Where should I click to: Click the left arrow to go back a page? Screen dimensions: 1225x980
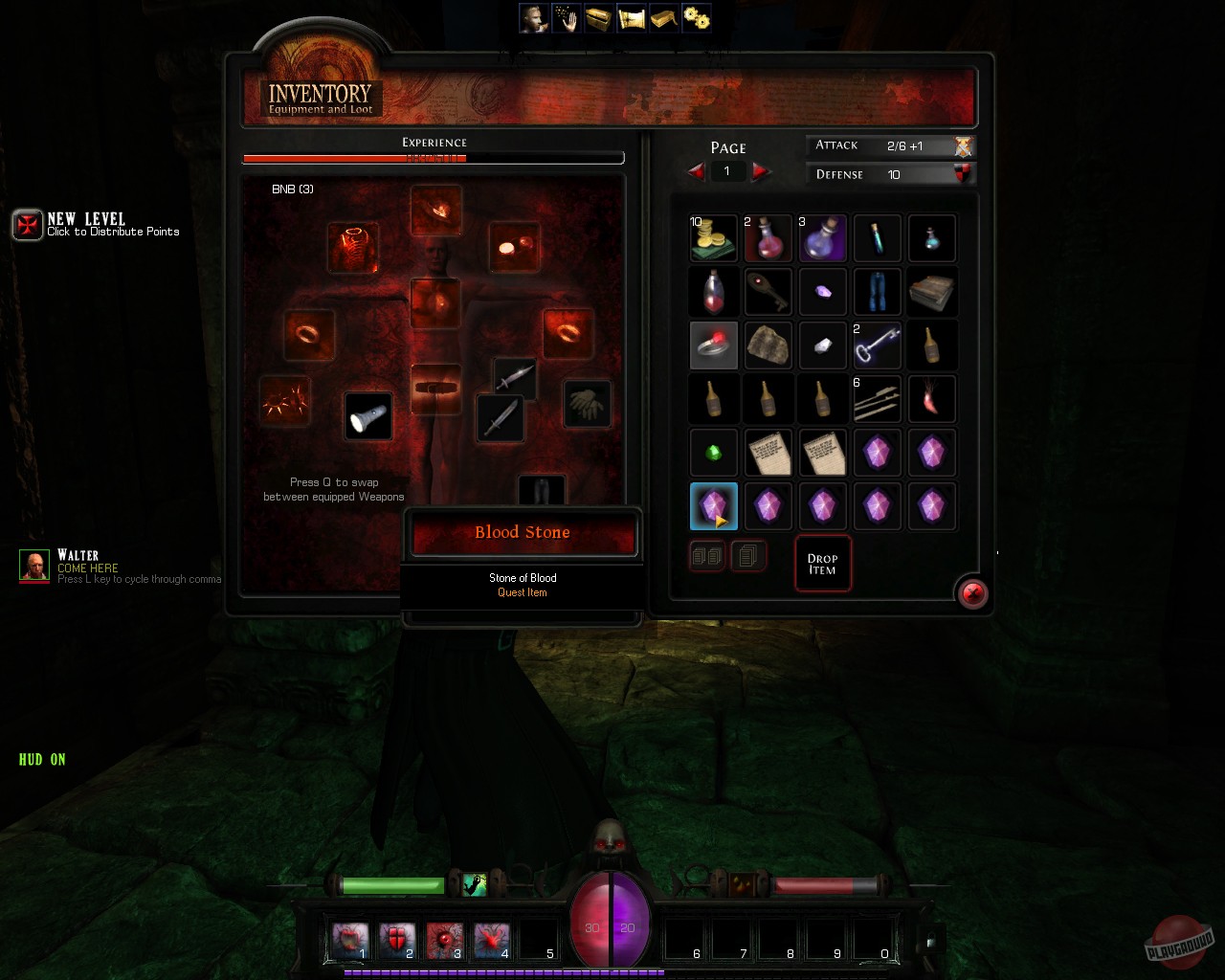696,171
